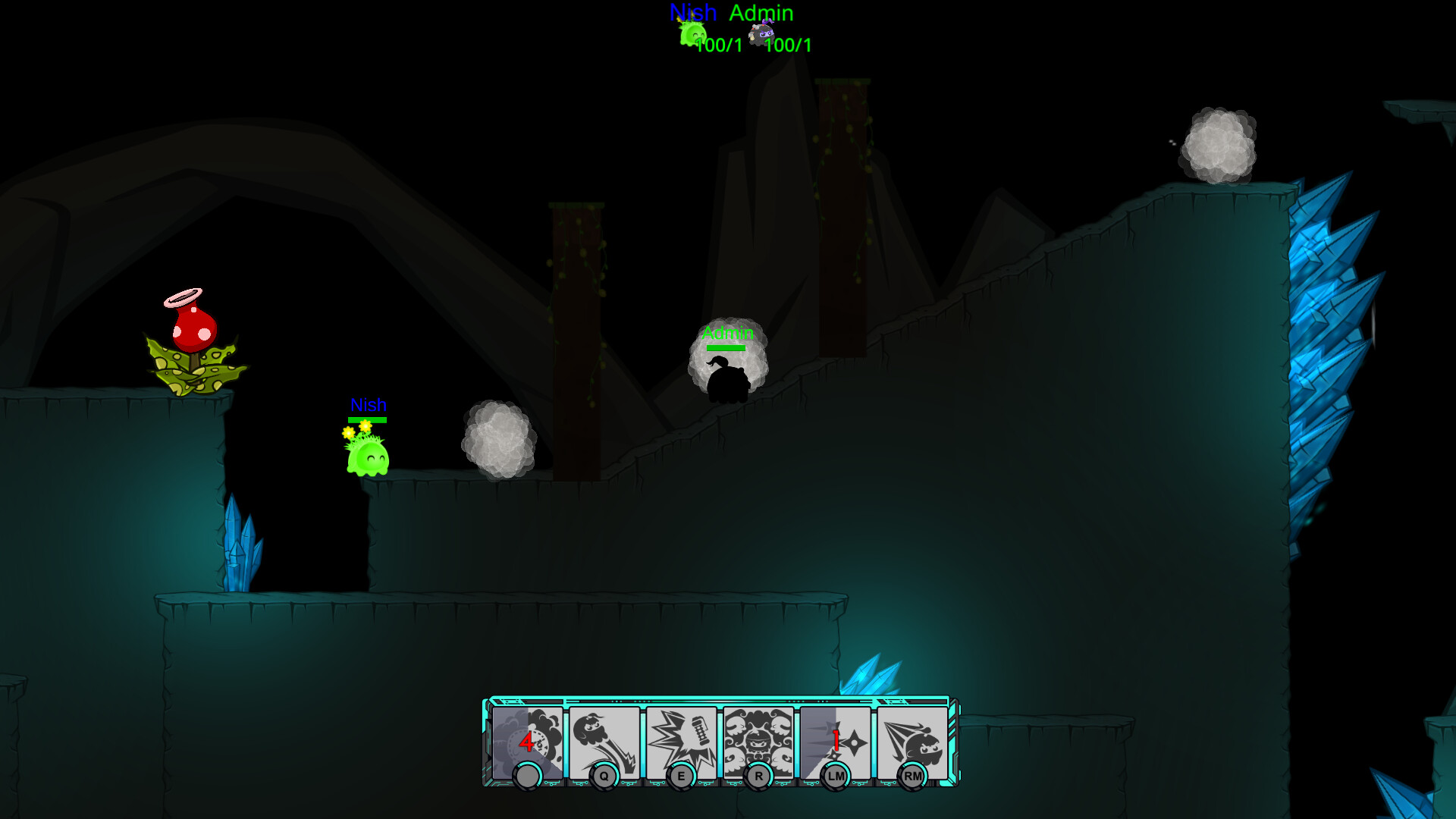Click Admin's green health bar mid-screen

(726, 347)
